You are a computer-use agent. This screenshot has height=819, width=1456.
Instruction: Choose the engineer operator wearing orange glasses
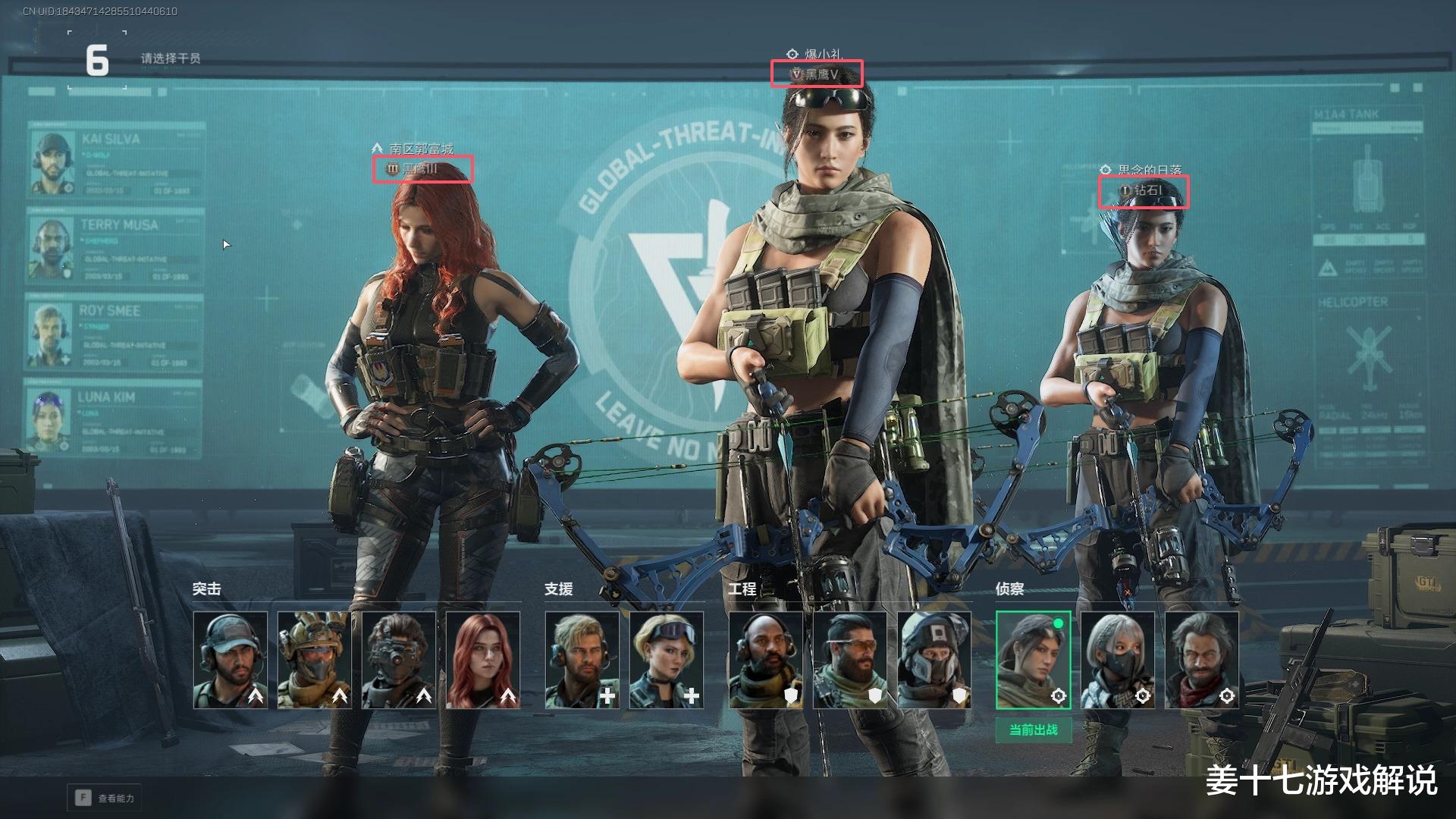click(x=850, y=660)
